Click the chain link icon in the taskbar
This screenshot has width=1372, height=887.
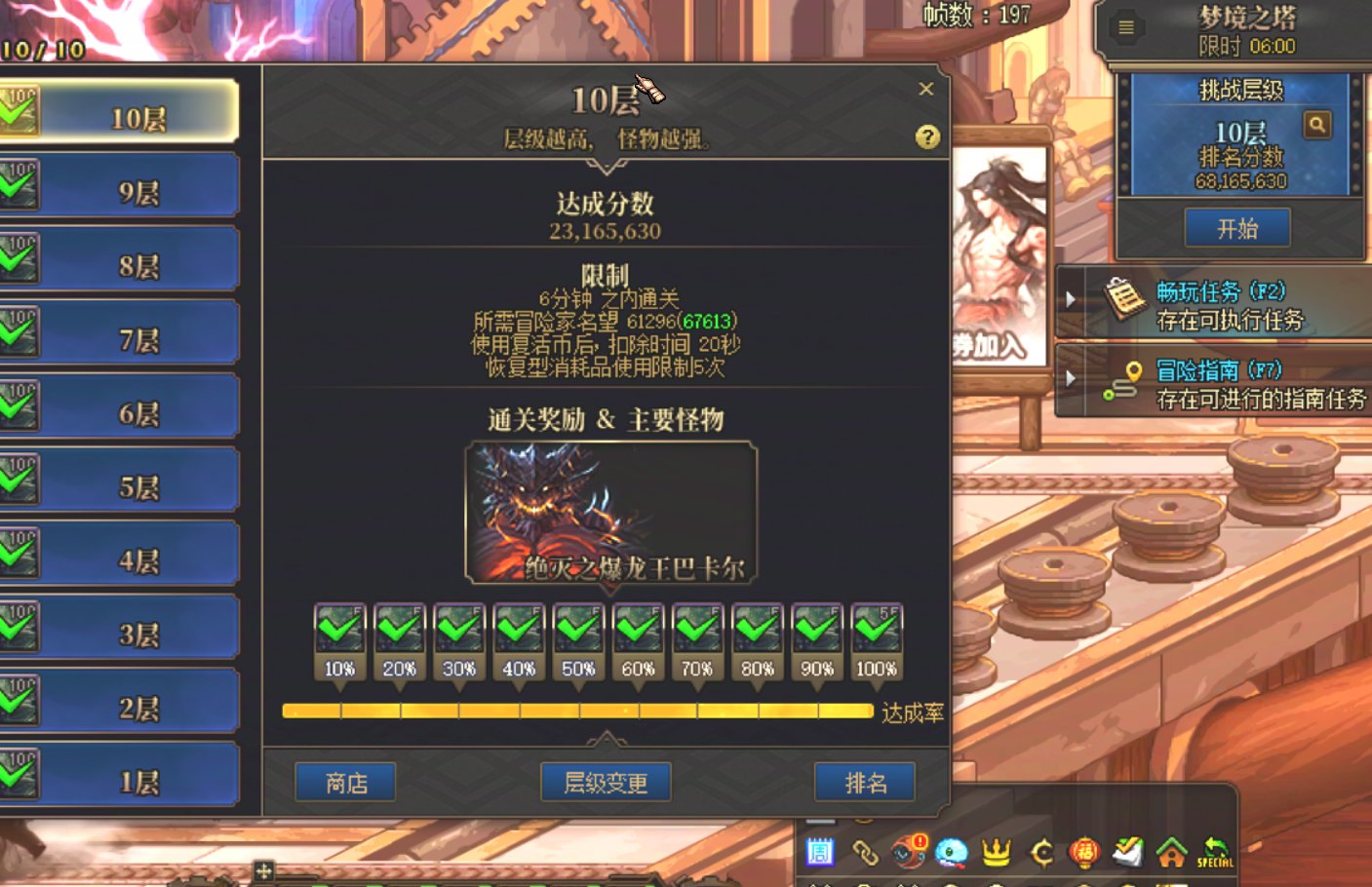coord(866,851)
